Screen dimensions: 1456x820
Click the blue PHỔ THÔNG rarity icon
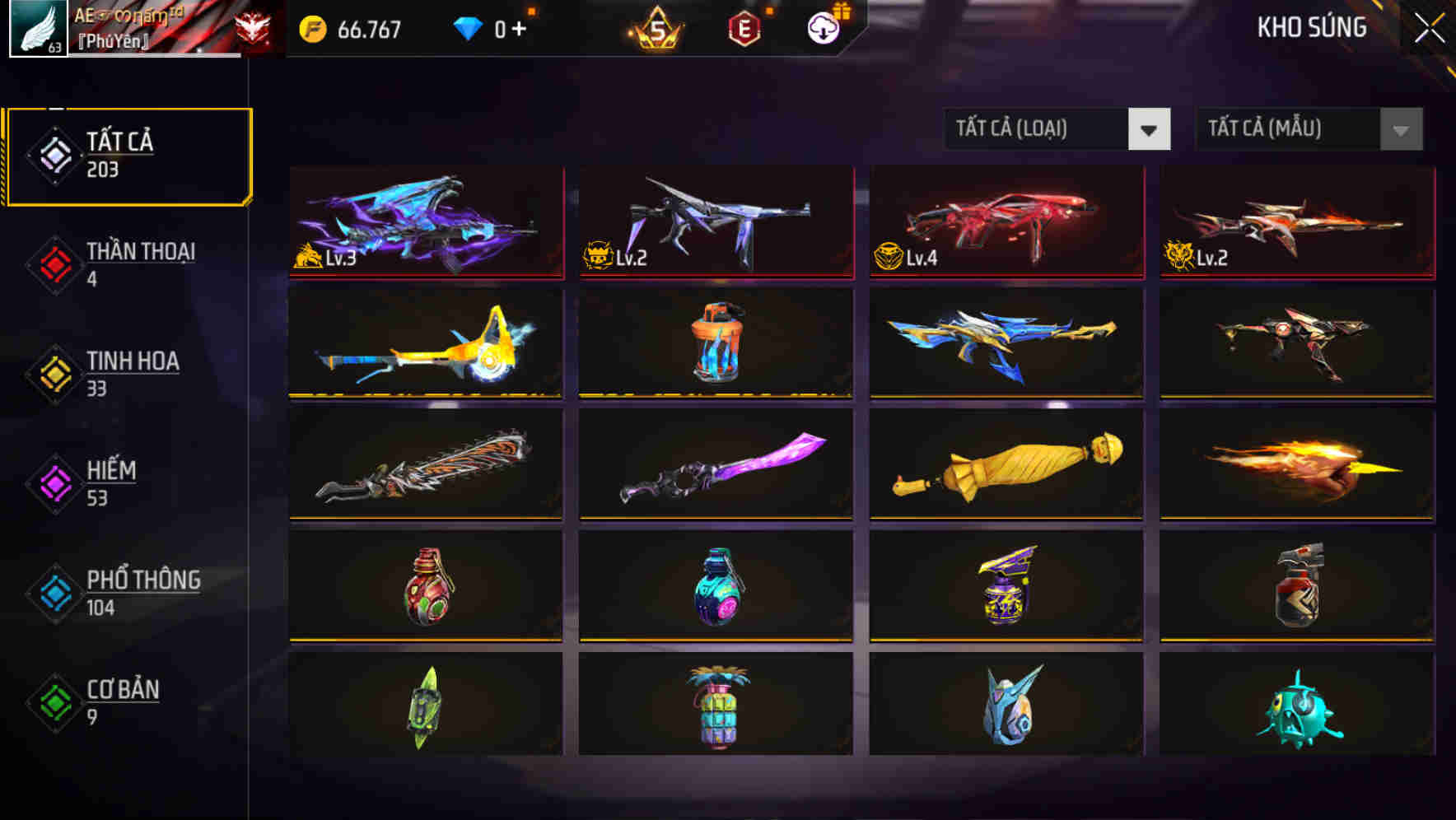54,593
